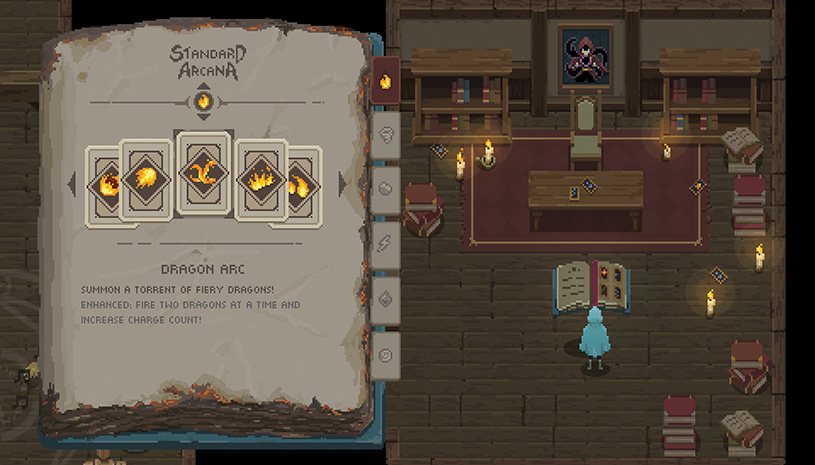Pick the card showing a row of flames
Screen dimensions: 815x465
(x=262, y=180)
